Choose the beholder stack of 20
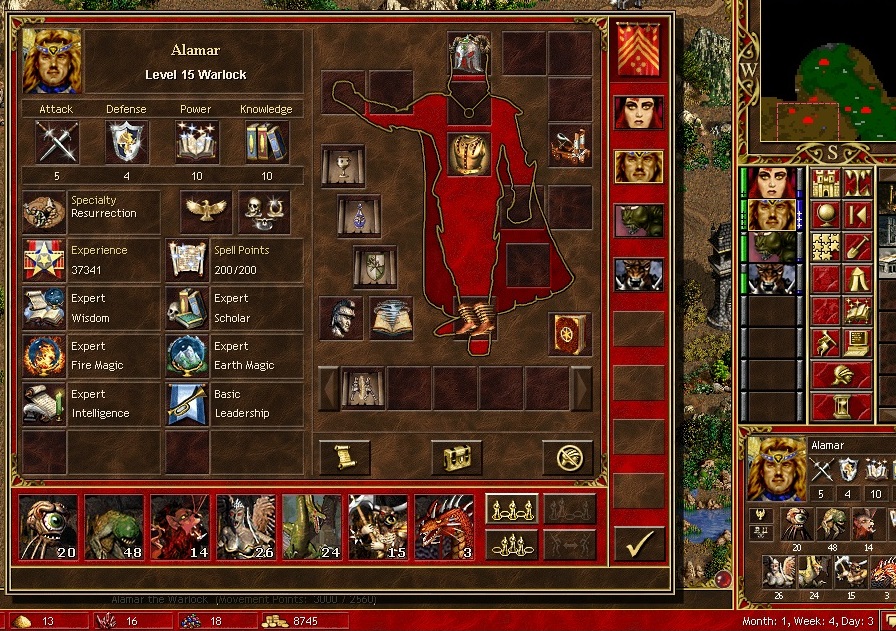Screen dimensions: 896x631 click(x=48, y=527)
